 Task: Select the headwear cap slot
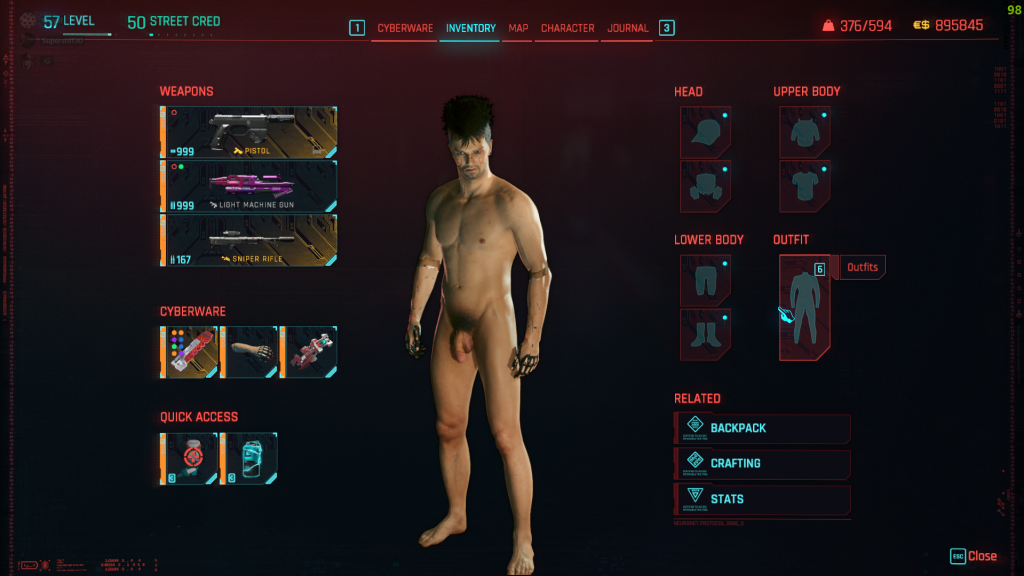(705, 132)
